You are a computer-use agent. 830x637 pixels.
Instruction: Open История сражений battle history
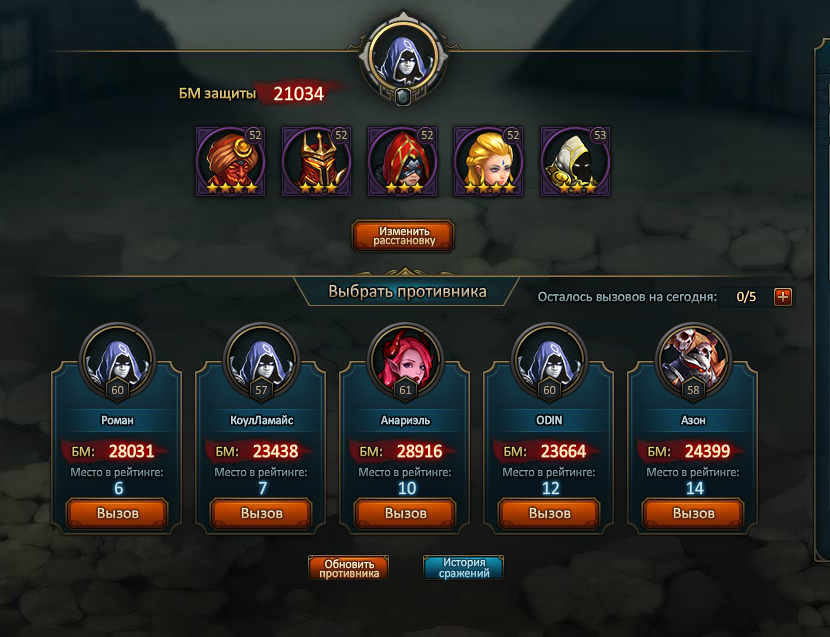click(x=463, y=568)
